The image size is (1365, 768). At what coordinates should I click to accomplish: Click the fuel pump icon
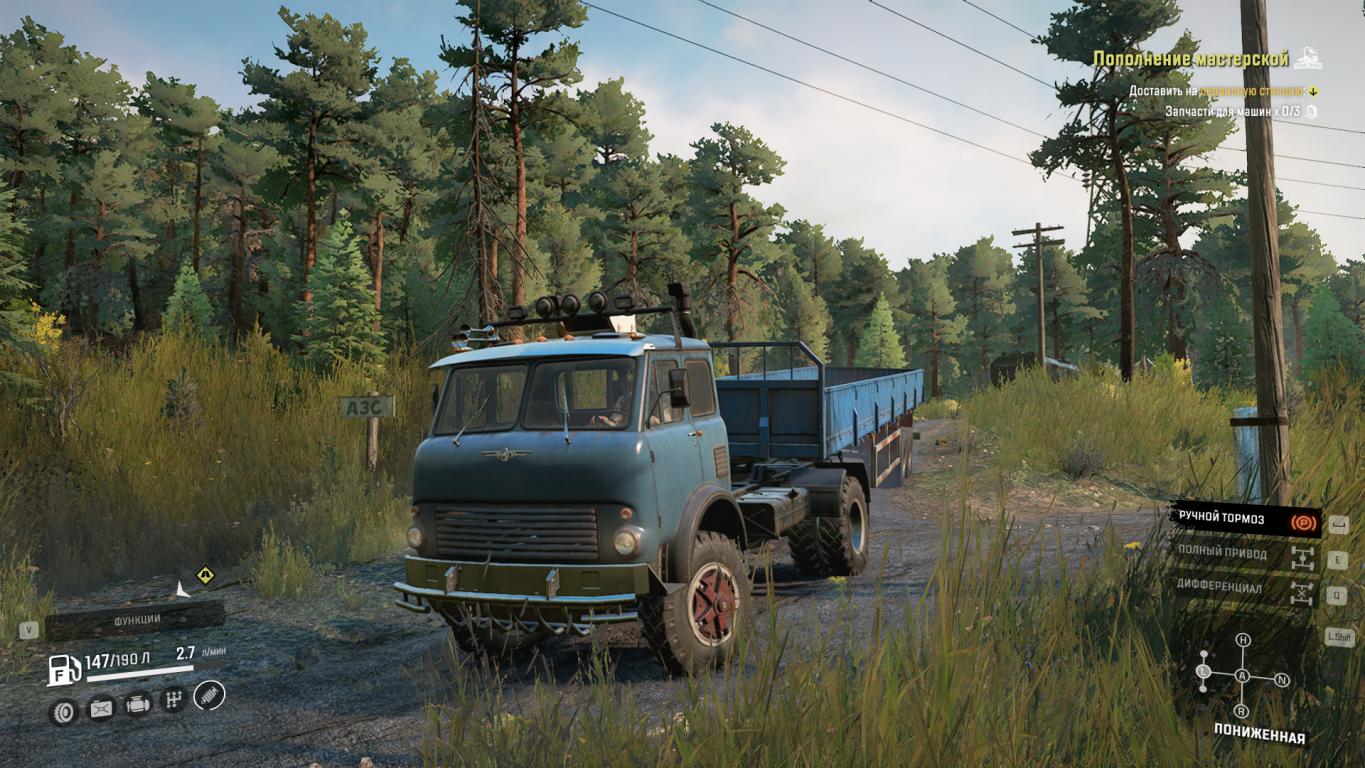point(63,669)
